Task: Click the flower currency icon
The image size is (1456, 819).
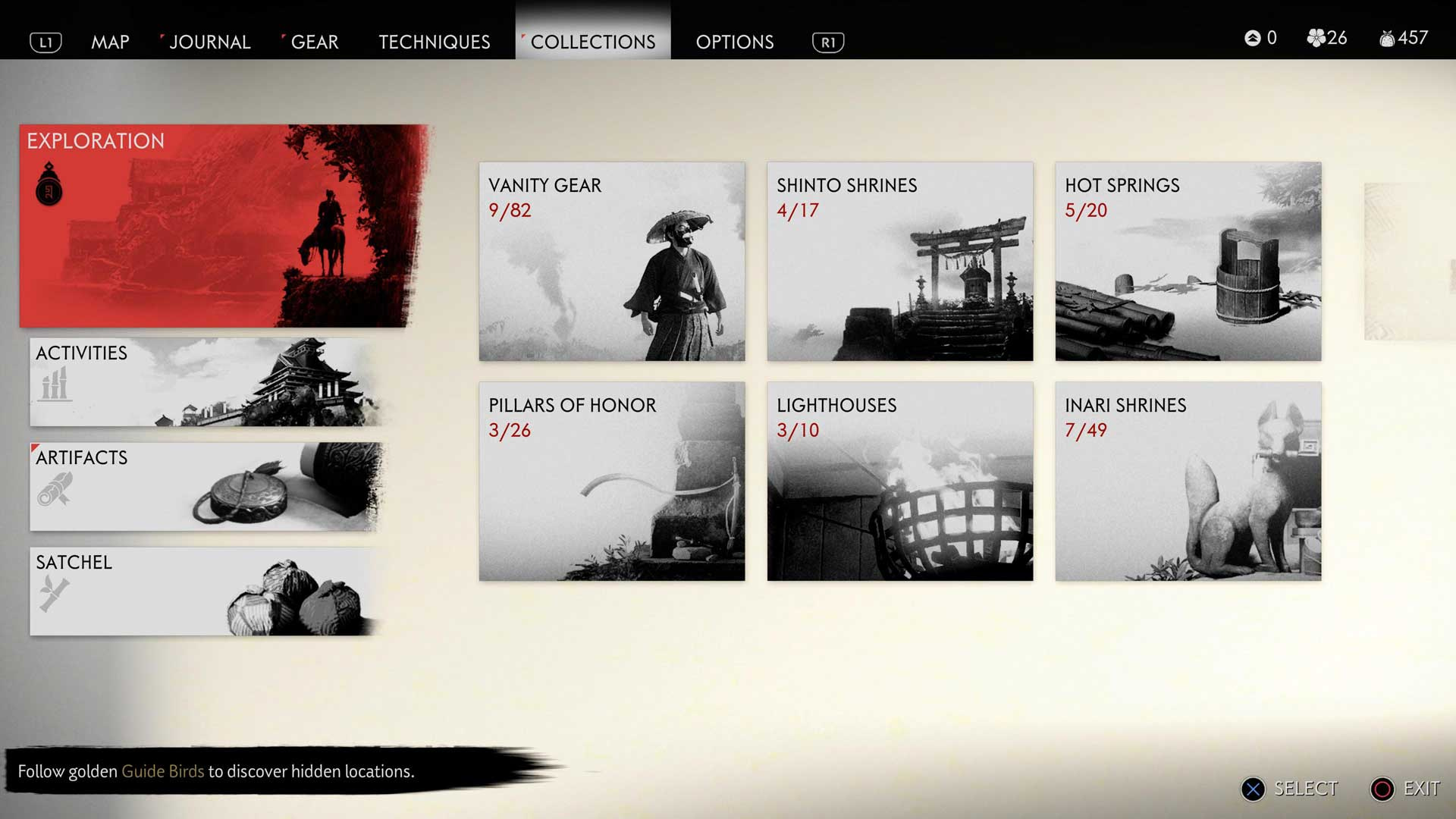Action: (x=1316, y=38)
